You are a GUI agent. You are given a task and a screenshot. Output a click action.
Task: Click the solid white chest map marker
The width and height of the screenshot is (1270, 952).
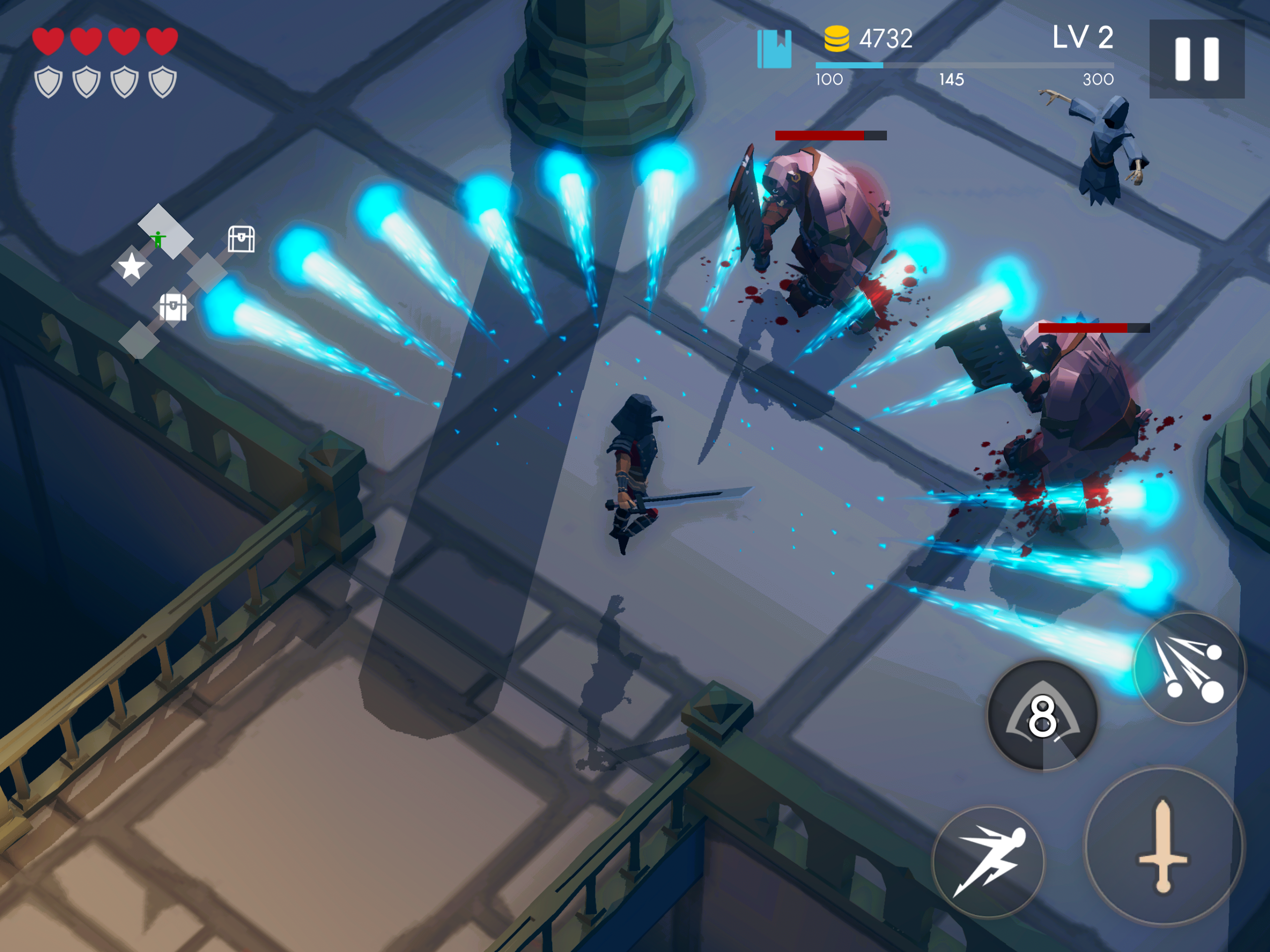tap(173, 307)
